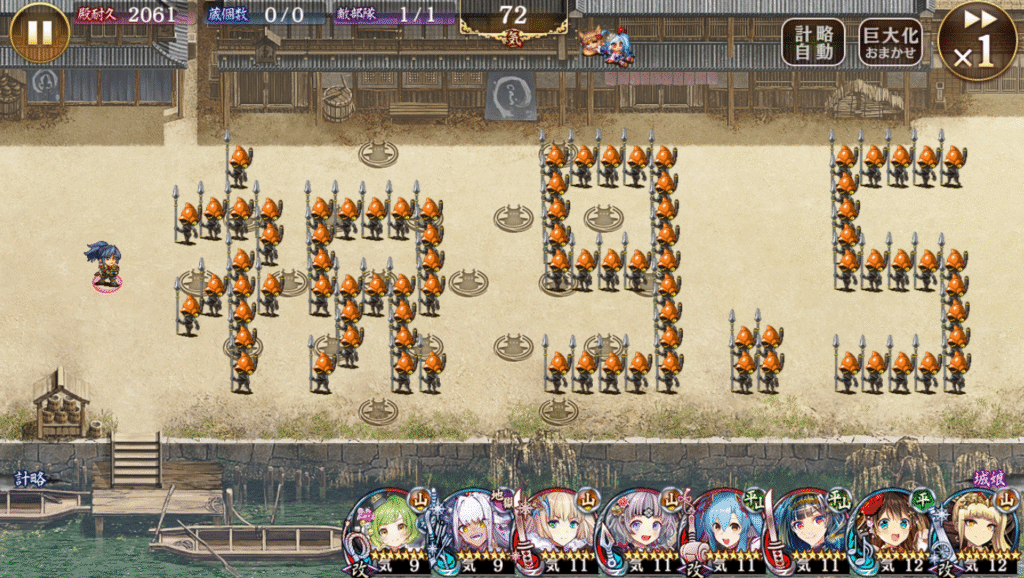Pick the brown-haired girl with red beret card
The image size is (1024, 578).
(x=894, y=529)
